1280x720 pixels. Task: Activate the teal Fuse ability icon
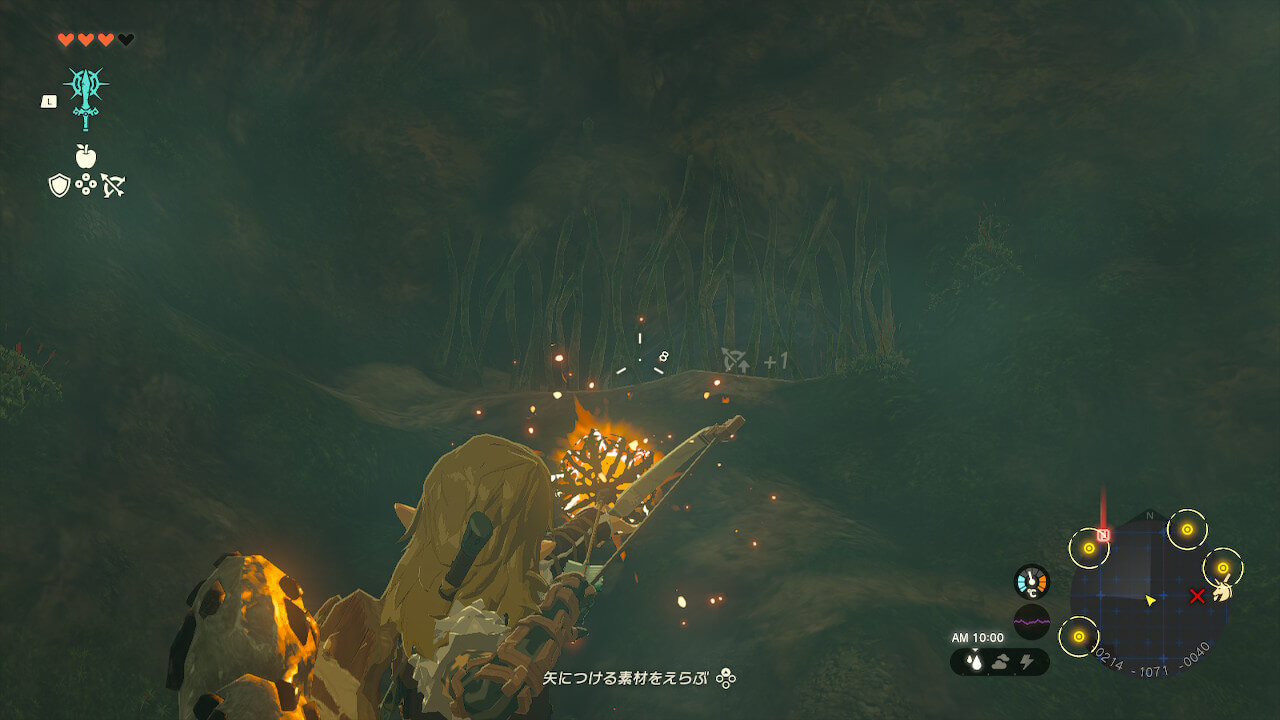tap(86, 96)
